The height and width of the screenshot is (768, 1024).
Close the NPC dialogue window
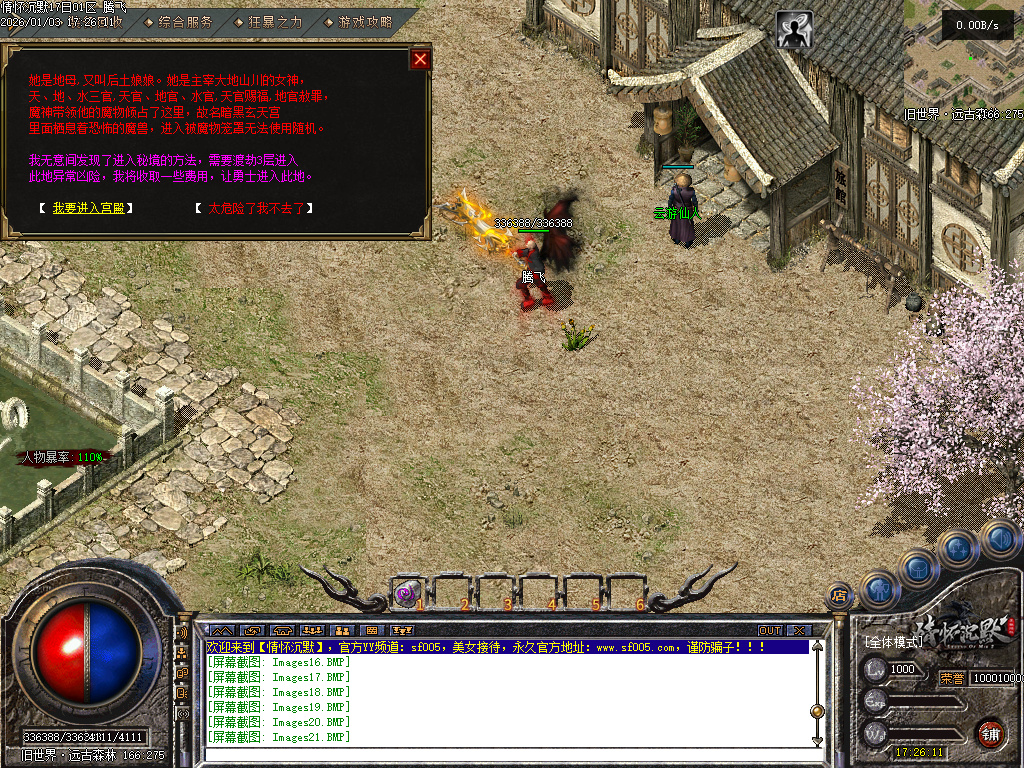click(x=420, y=59)
